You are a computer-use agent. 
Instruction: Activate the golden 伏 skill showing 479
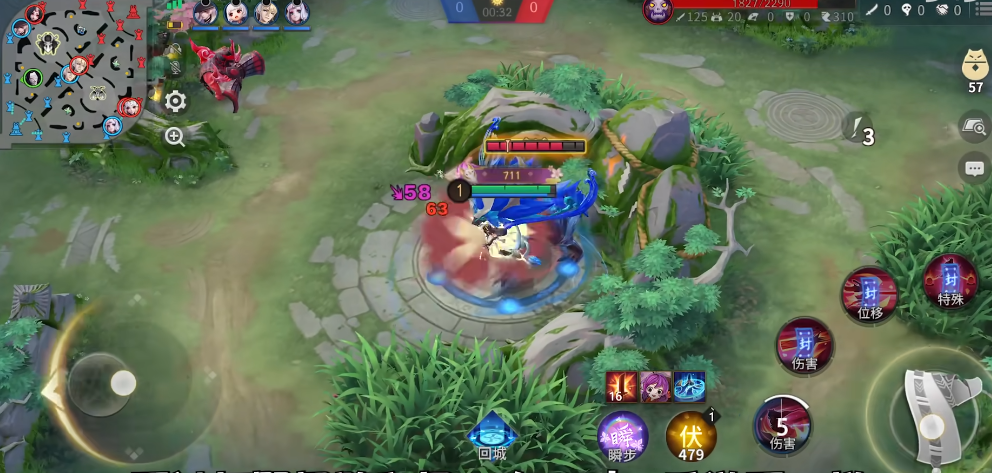click(691, 436)
